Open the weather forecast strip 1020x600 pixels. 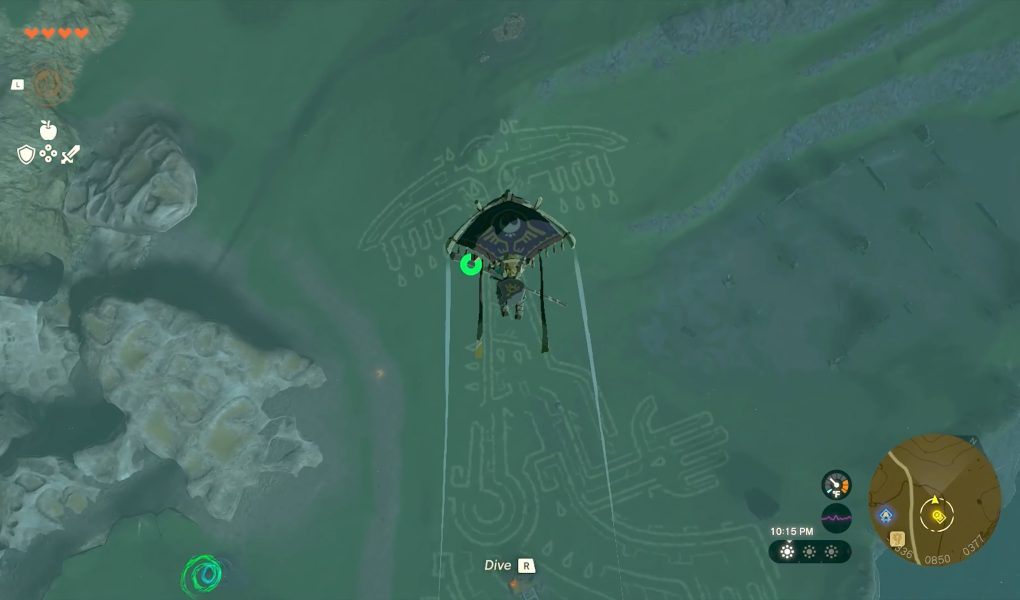810,551
